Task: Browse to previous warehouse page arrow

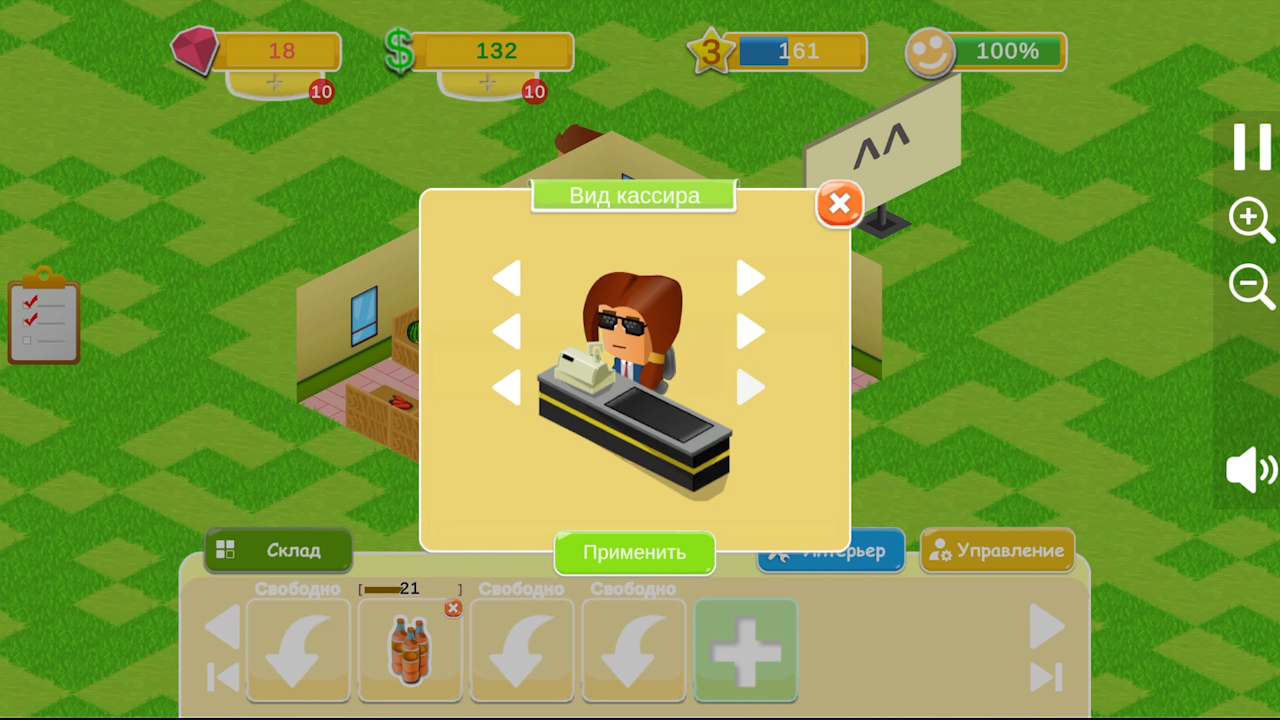Action: (x=222, y=627)
